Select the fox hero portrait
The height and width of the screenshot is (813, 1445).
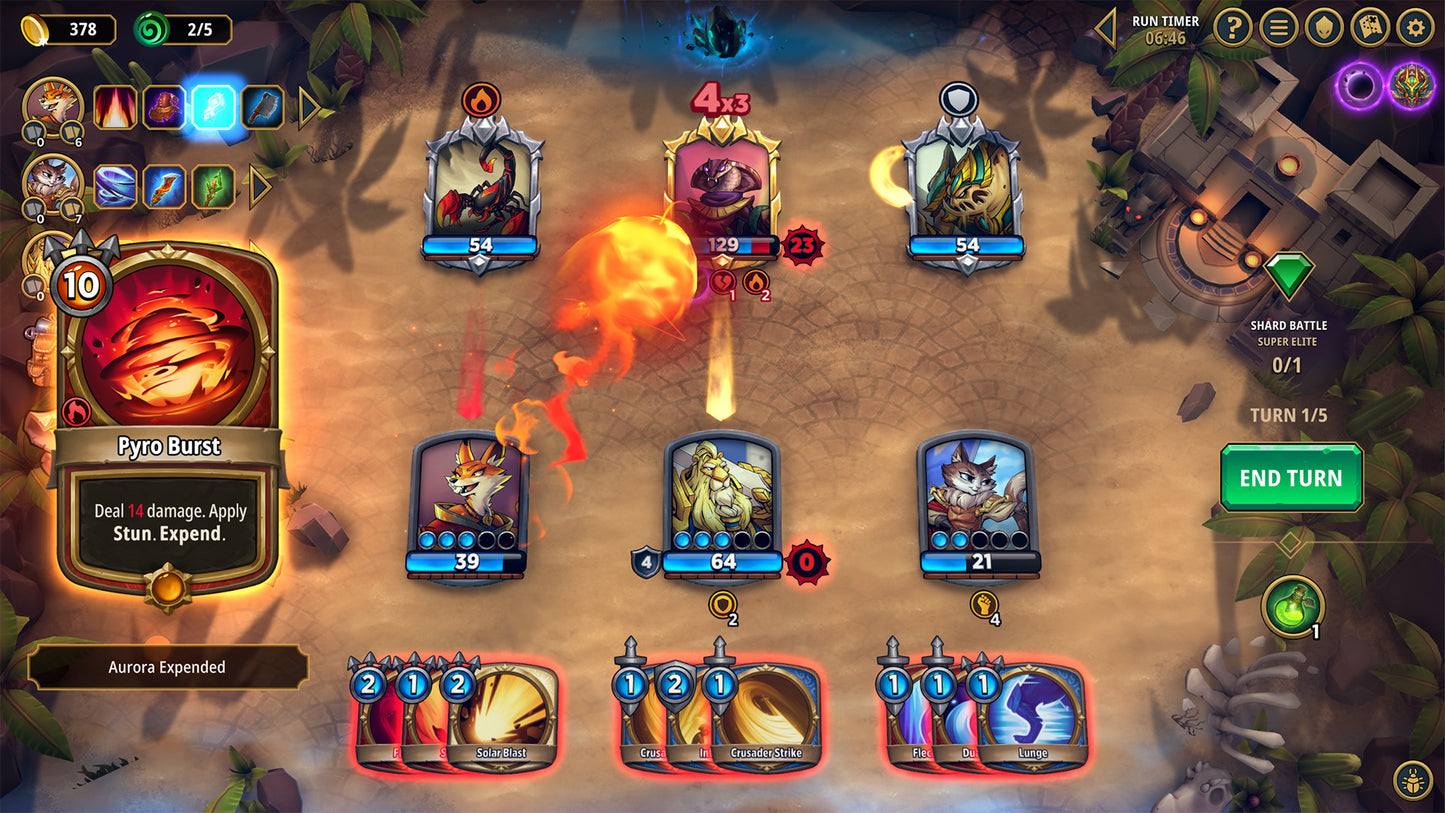pos(52,105)
